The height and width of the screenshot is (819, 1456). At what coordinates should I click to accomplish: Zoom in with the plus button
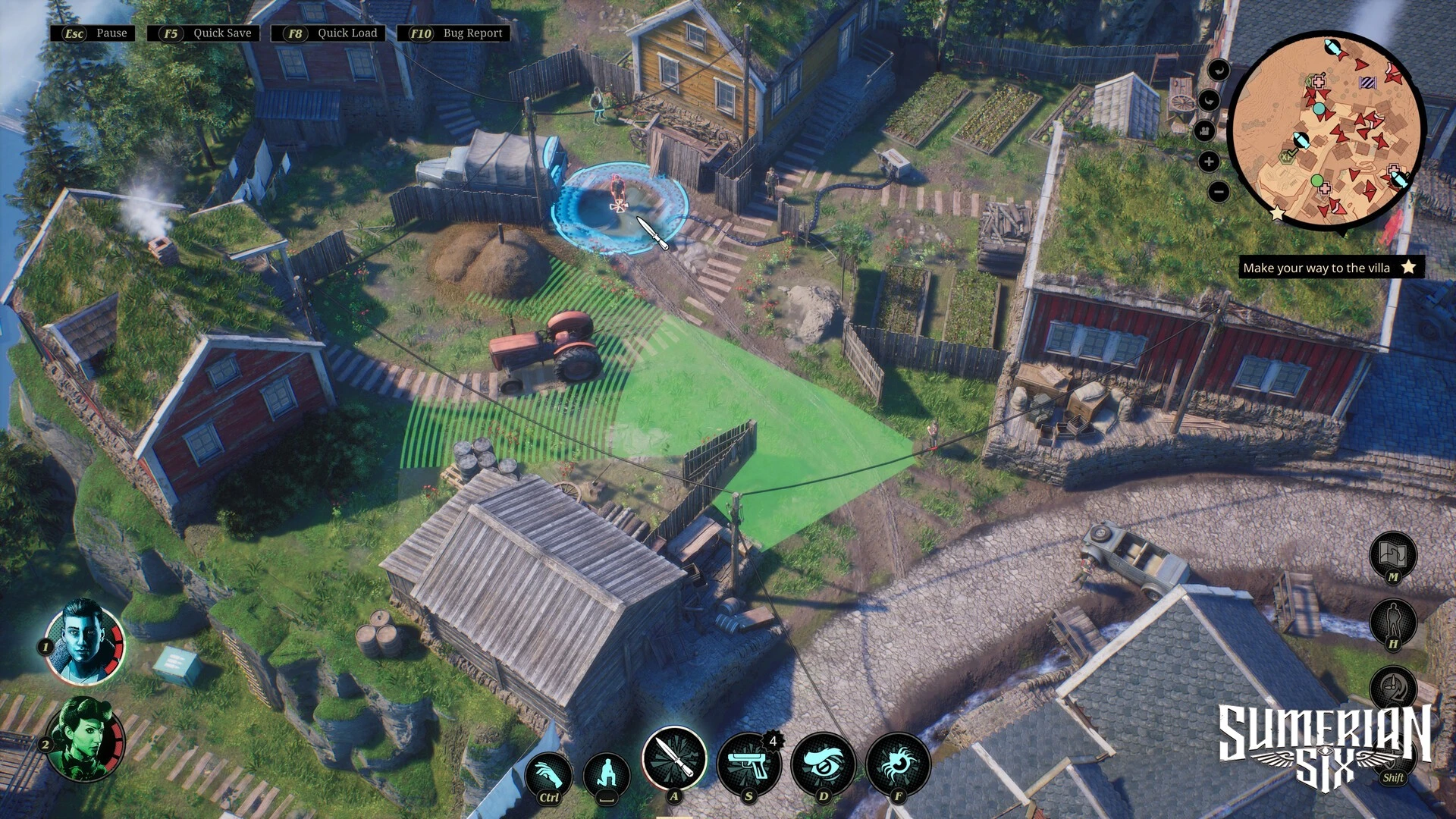tap(1209, 162)
